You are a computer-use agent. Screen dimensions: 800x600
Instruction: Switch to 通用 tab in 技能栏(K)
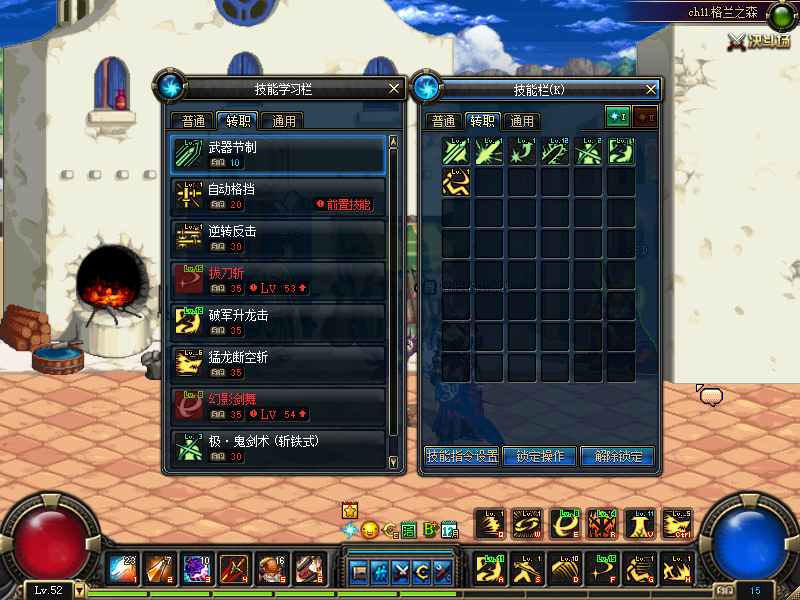click(521, 121)
